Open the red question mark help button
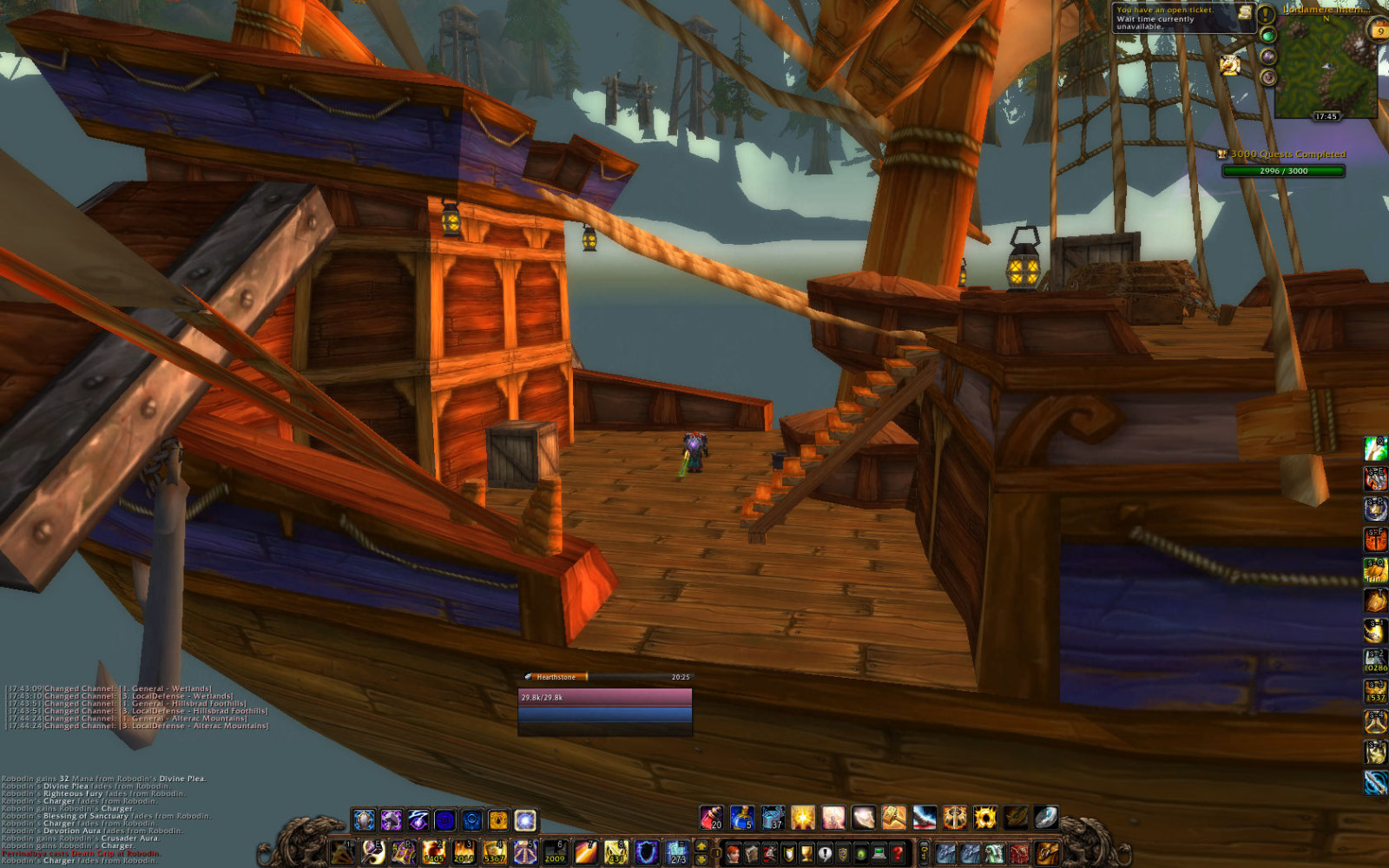 tap(897, 852)
